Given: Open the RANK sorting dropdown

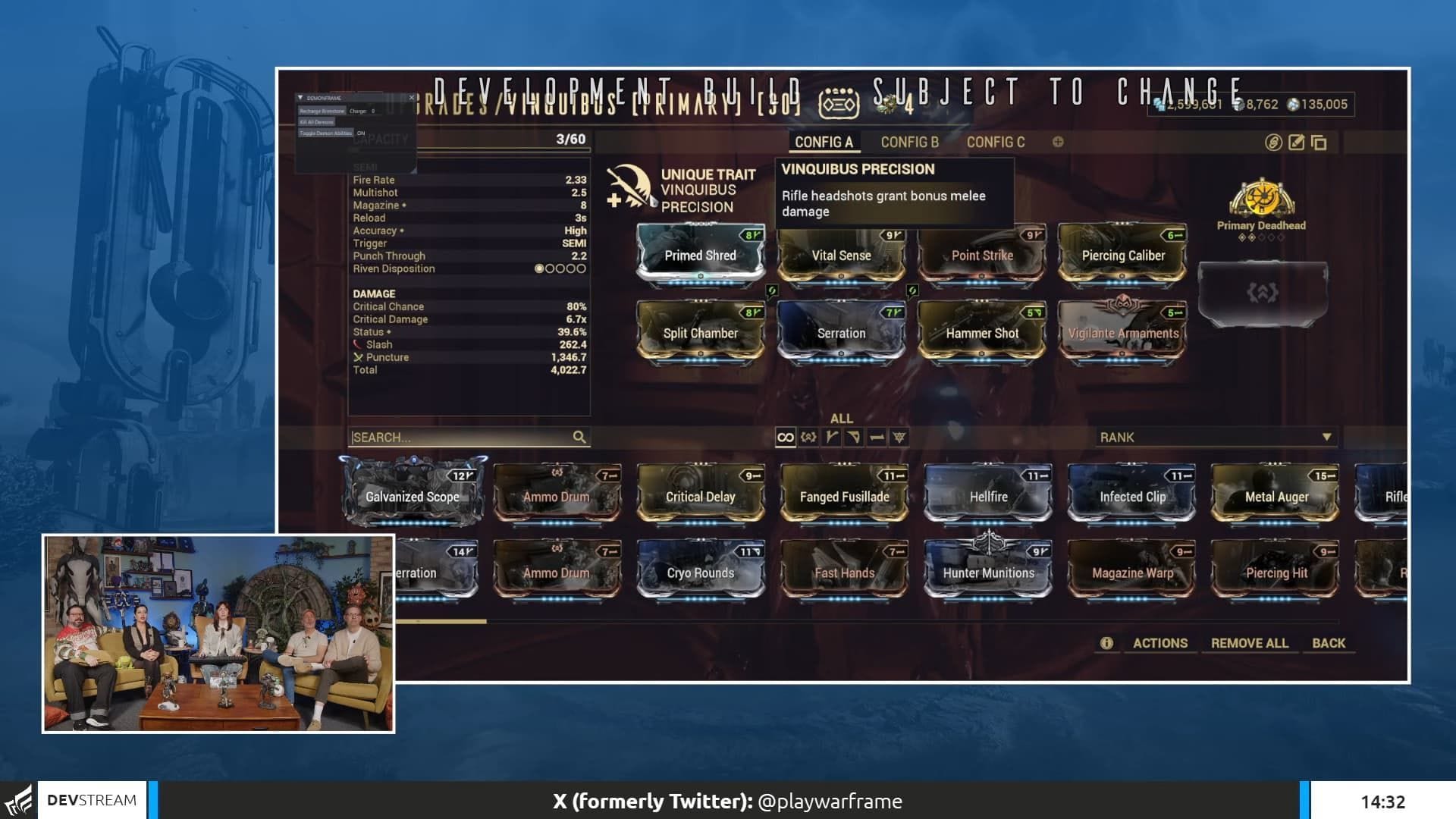Looking at the screenshot, I should click(1216, 437).
